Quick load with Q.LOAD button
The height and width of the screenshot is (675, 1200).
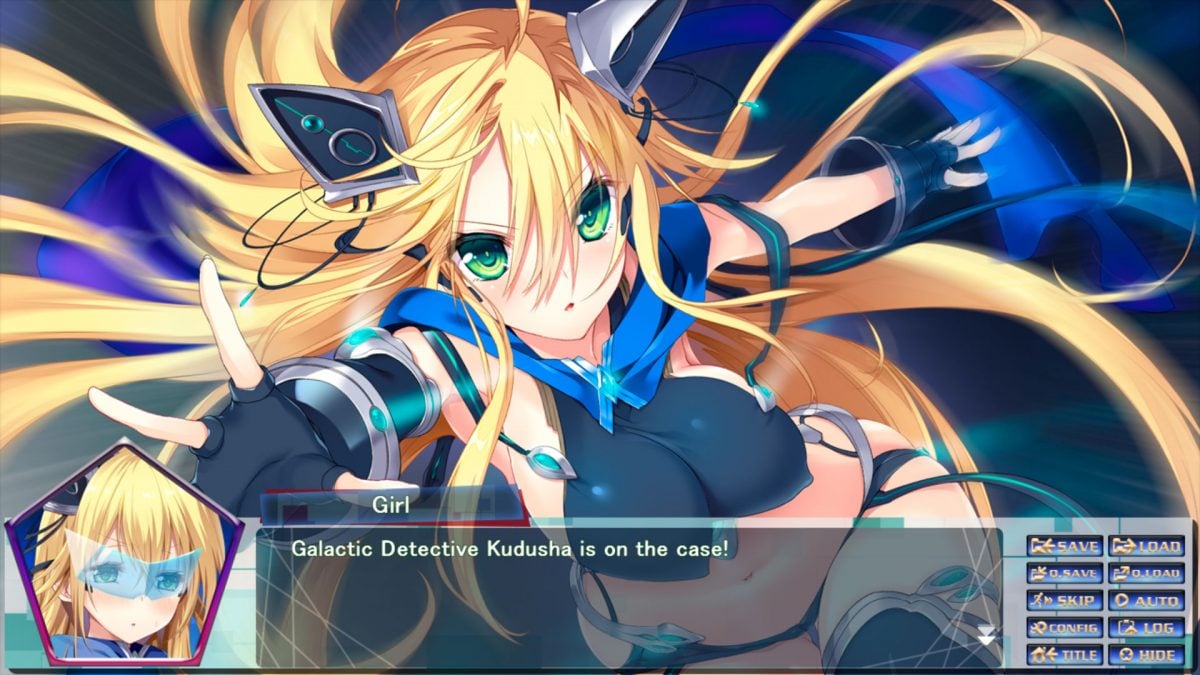point(1146,574)
